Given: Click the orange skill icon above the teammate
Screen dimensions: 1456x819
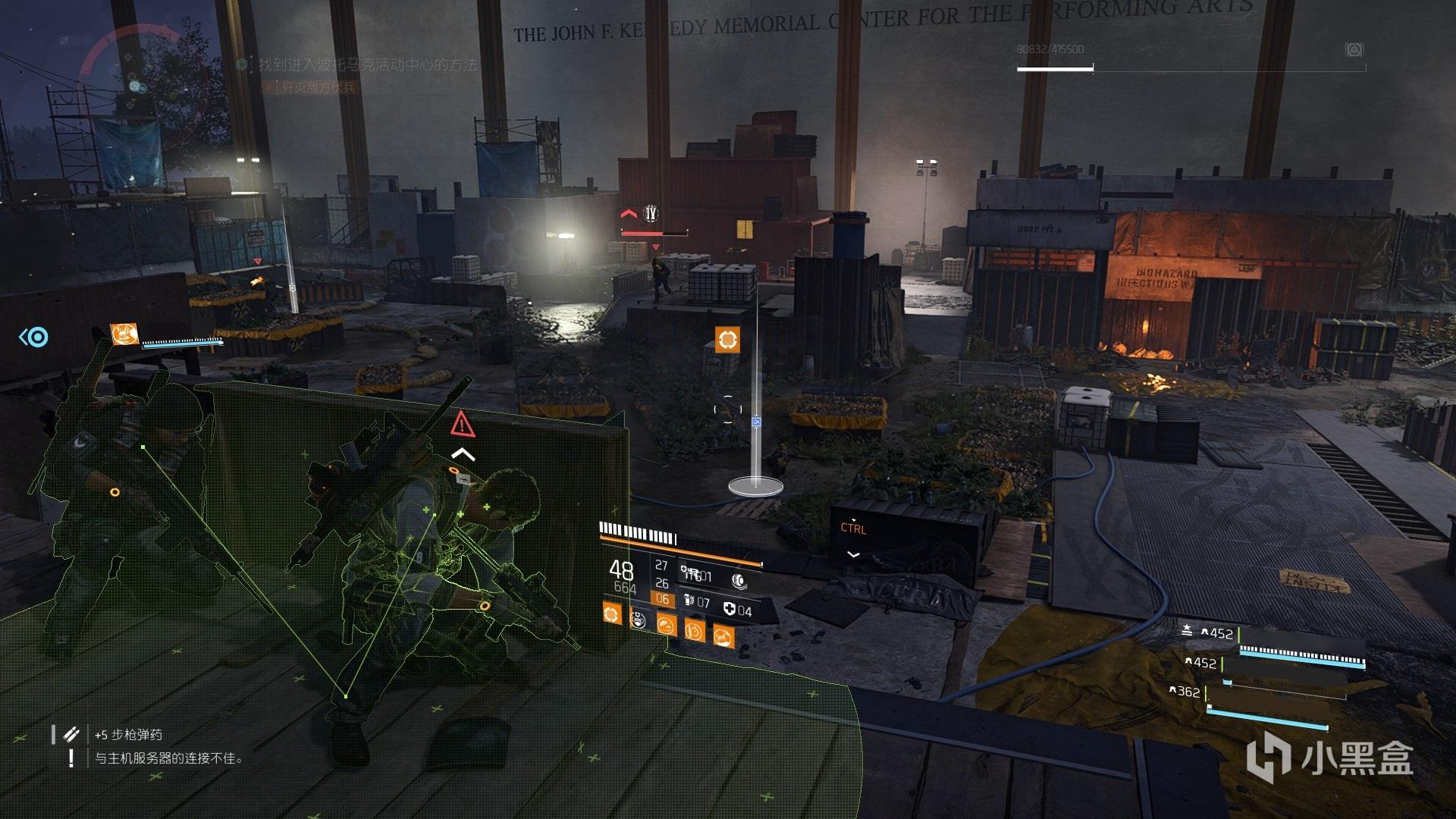Looking at the screenshot, I should point(125,334).
